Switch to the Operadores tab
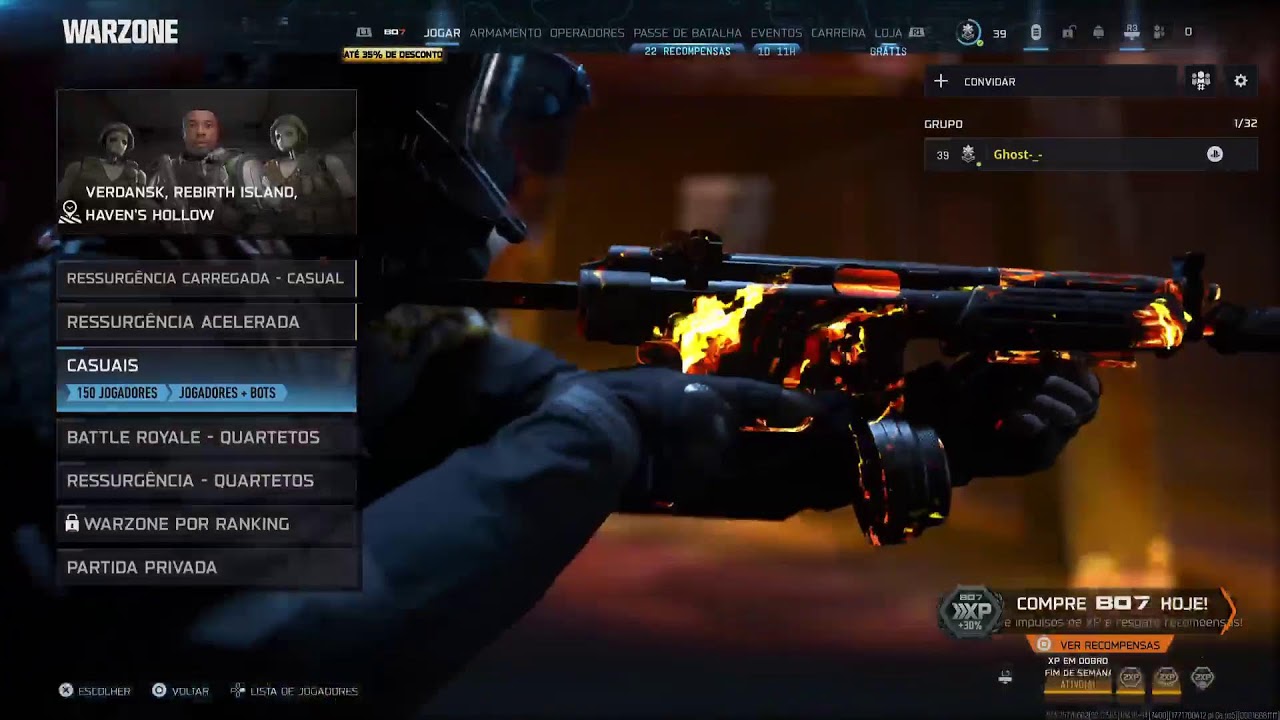 pos(587,33)
